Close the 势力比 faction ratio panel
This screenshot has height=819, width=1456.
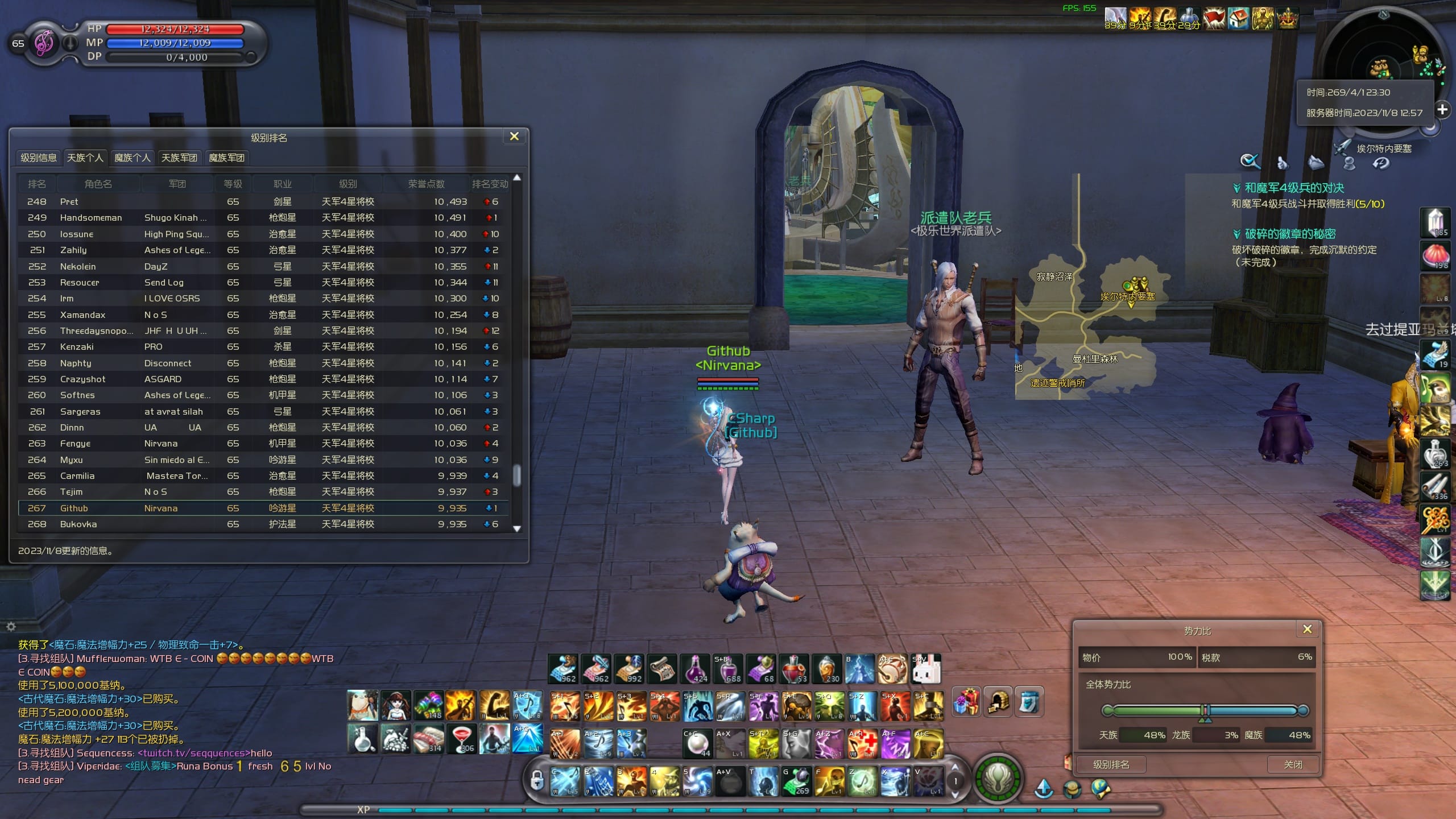[1307, 629]
